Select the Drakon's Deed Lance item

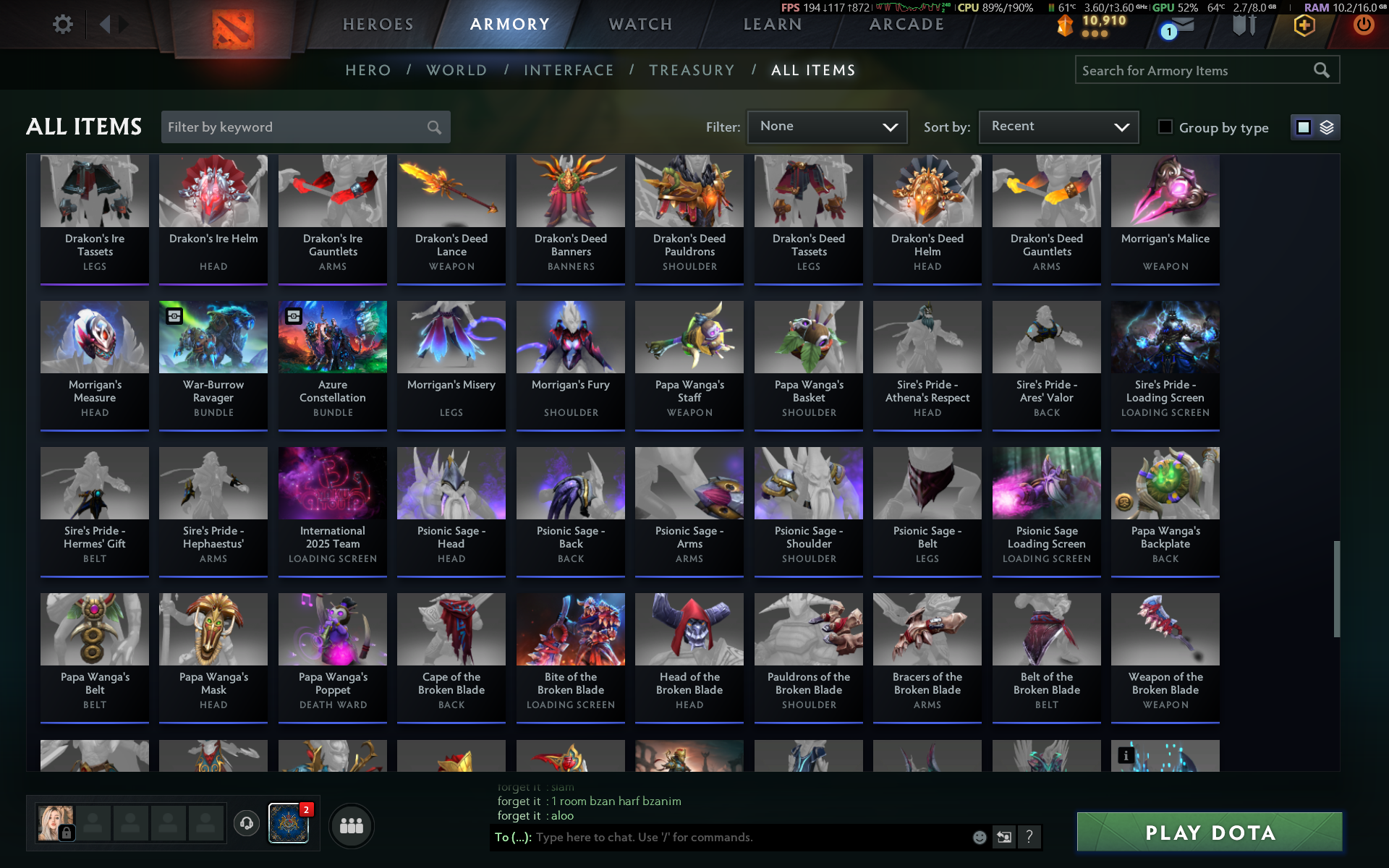(451, 218)
